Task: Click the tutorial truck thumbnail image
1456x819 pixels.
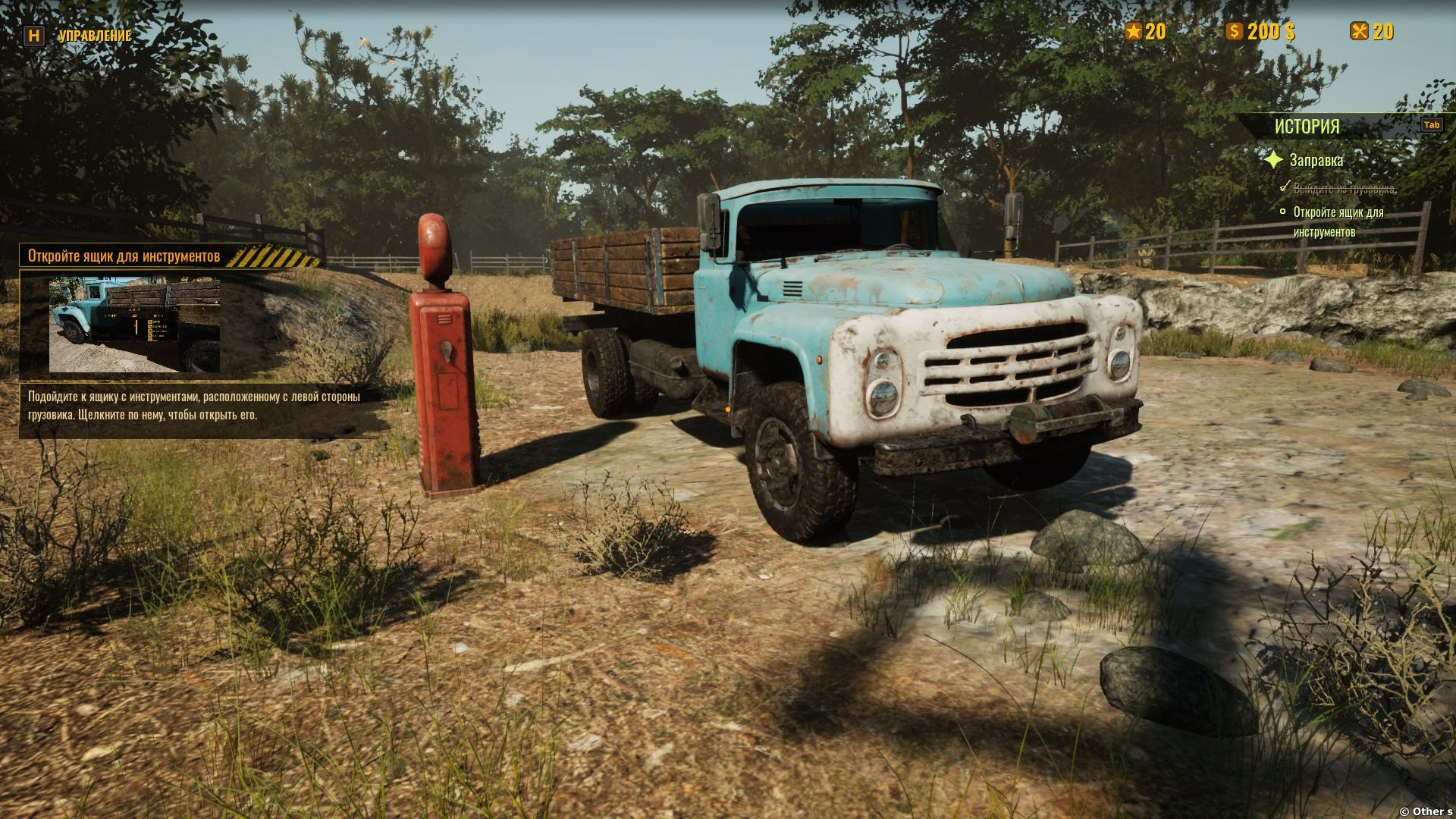Action: [x=134, y=325]
